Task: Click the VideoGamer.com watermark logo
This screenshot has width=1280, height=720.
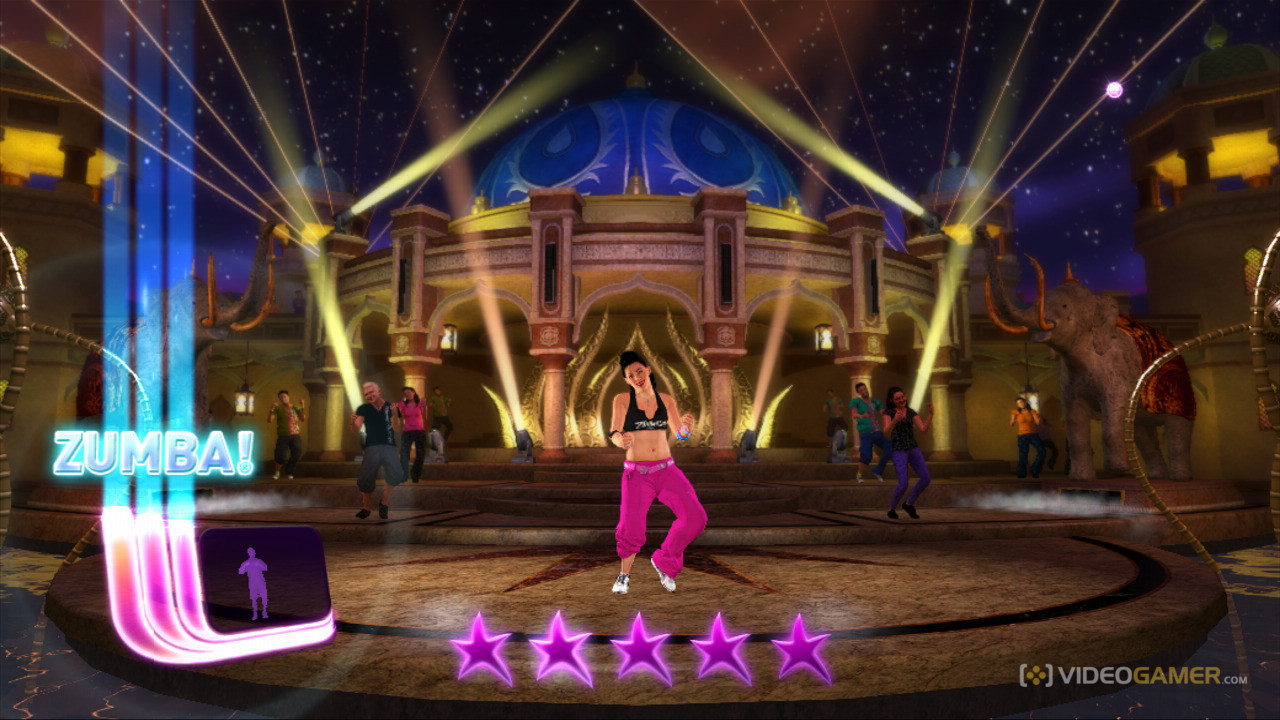Action: 1132,676
